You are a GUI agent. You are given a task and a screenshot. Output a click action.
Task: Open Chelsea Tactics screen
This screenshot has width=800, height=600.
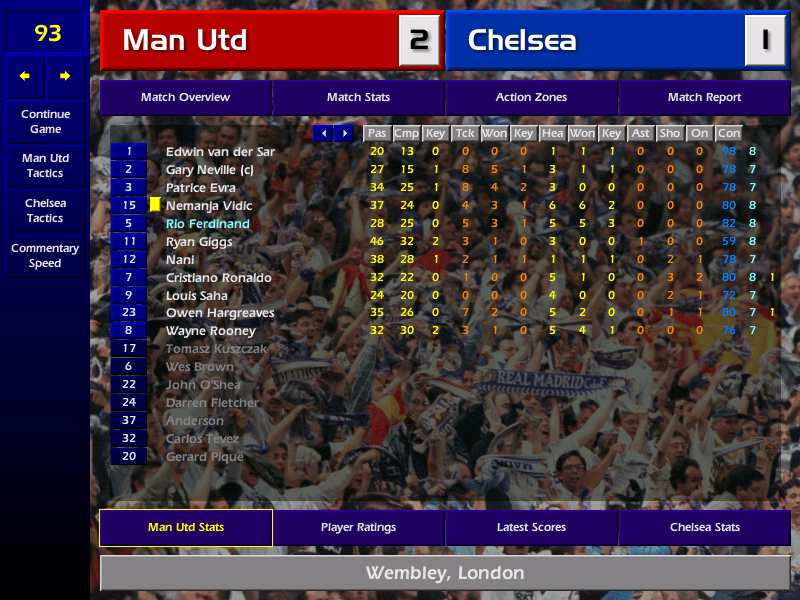[45, 210]
